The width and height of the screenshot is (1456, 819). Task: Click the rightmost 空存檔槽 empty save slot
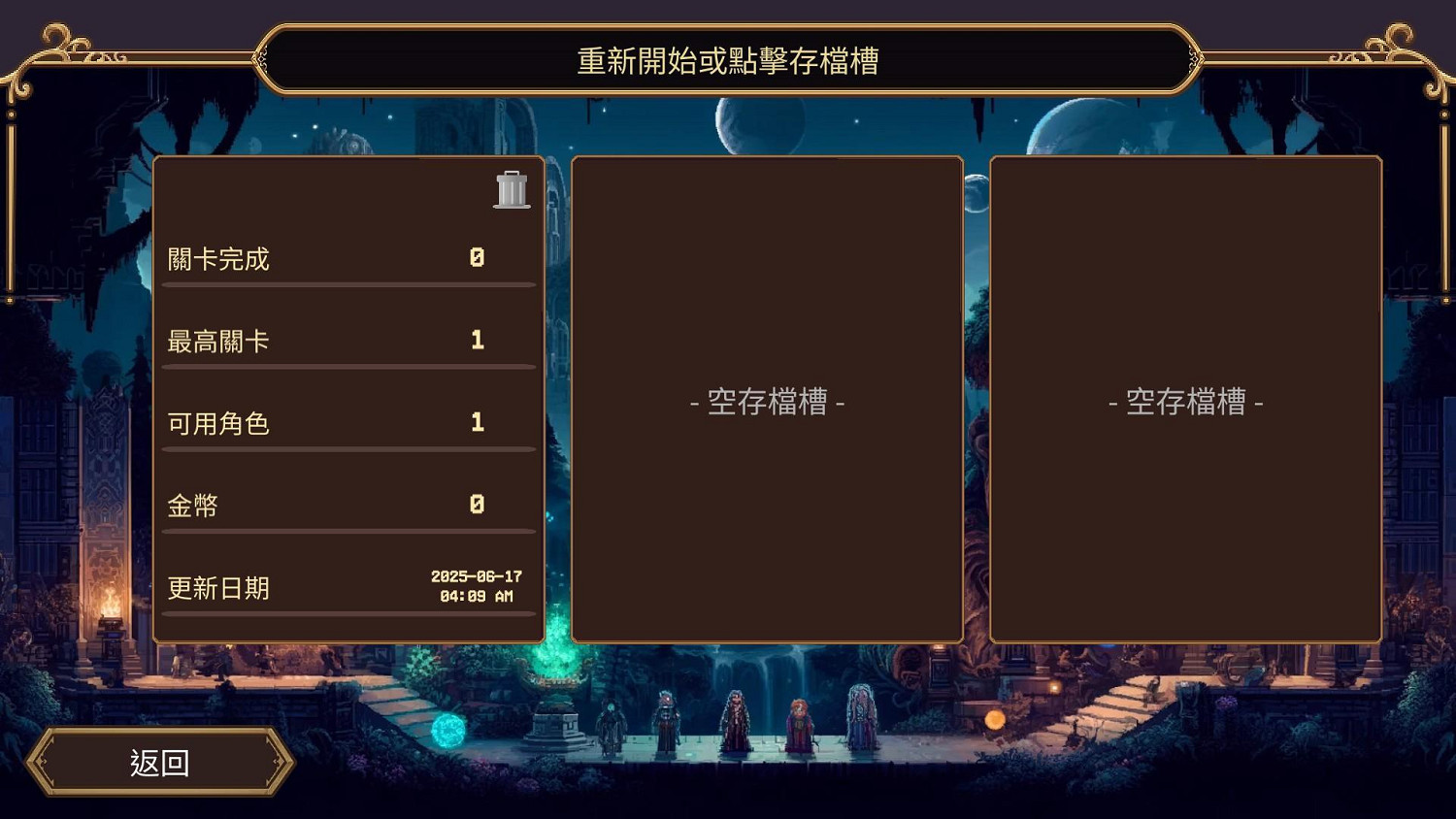click(1188, 402)
